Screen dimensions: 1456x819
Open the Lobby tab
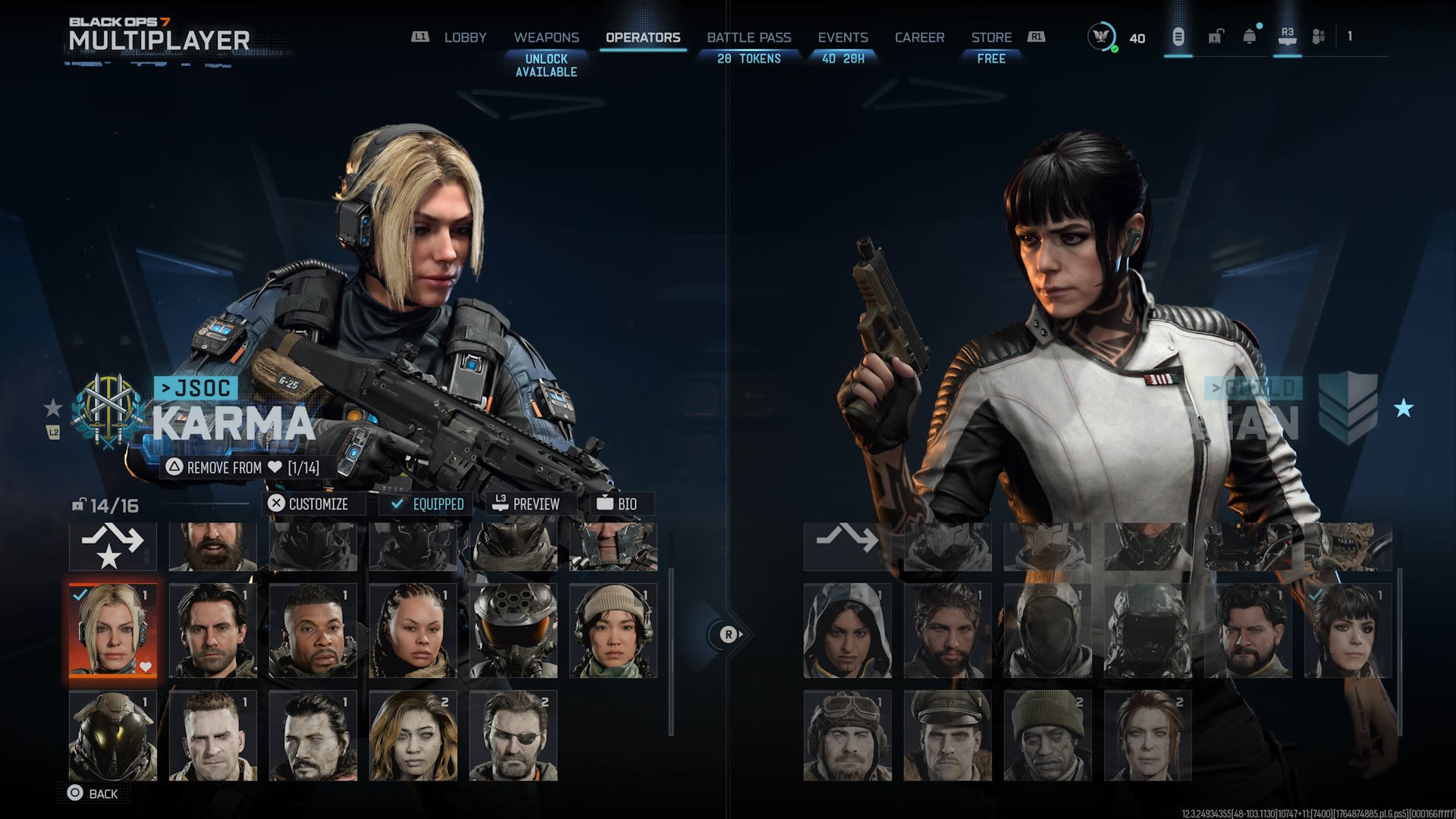click(x=465, y=37)
